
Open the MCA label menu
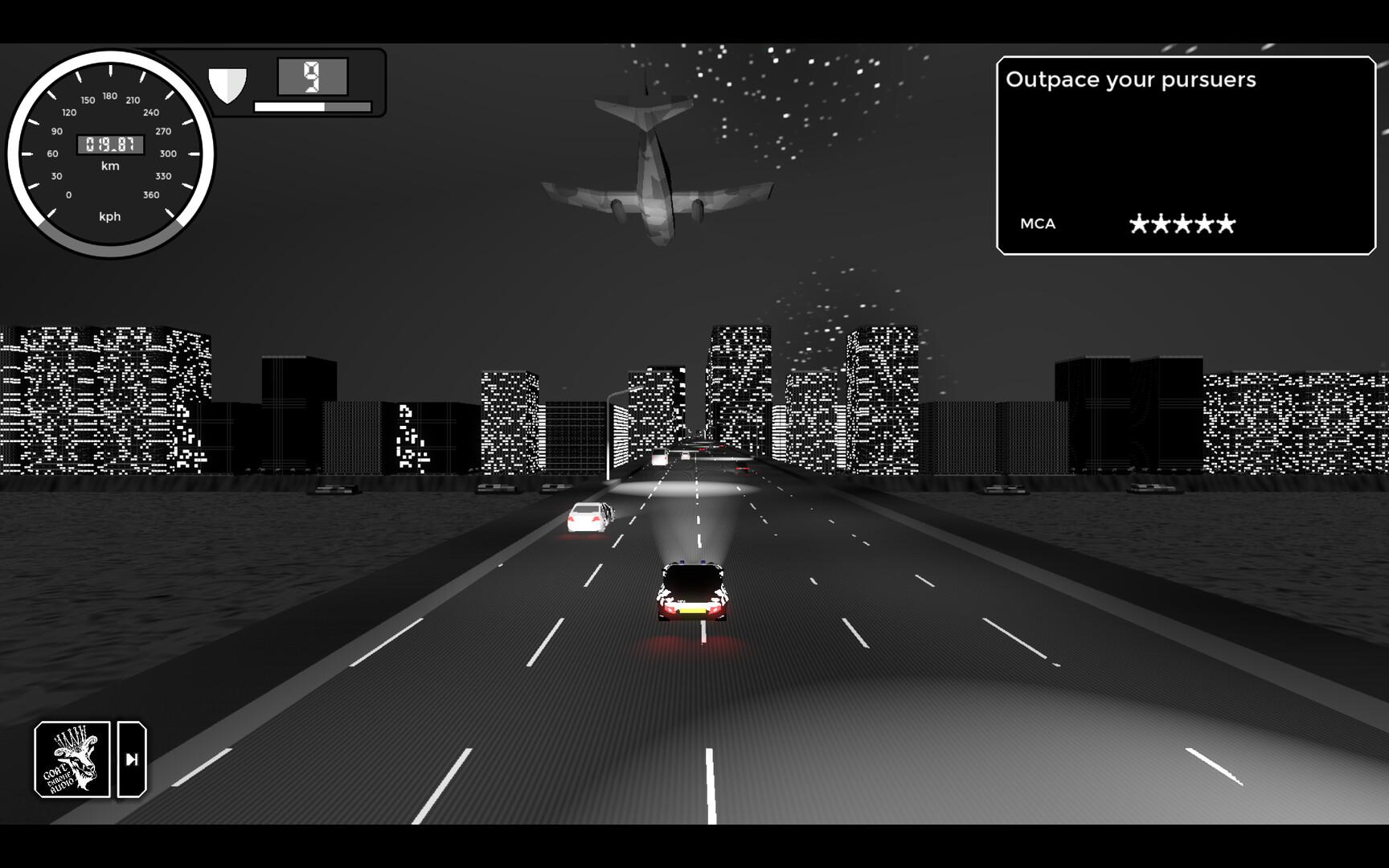click(x=1037, y=224)
